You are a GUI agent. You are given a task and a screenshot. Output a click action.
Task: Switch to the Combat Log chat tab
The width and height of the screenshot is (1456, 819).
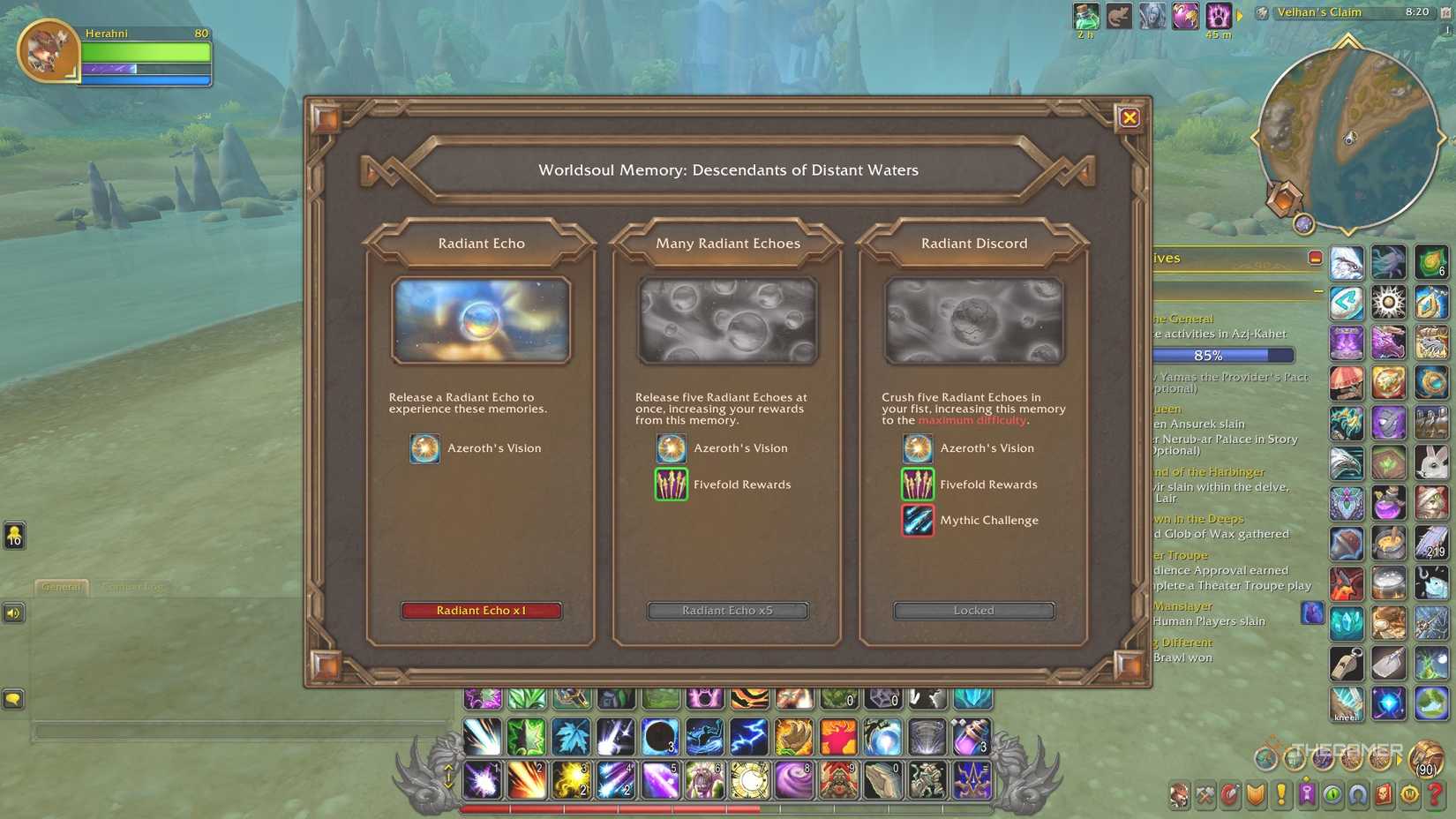click(x=133, y=586)
